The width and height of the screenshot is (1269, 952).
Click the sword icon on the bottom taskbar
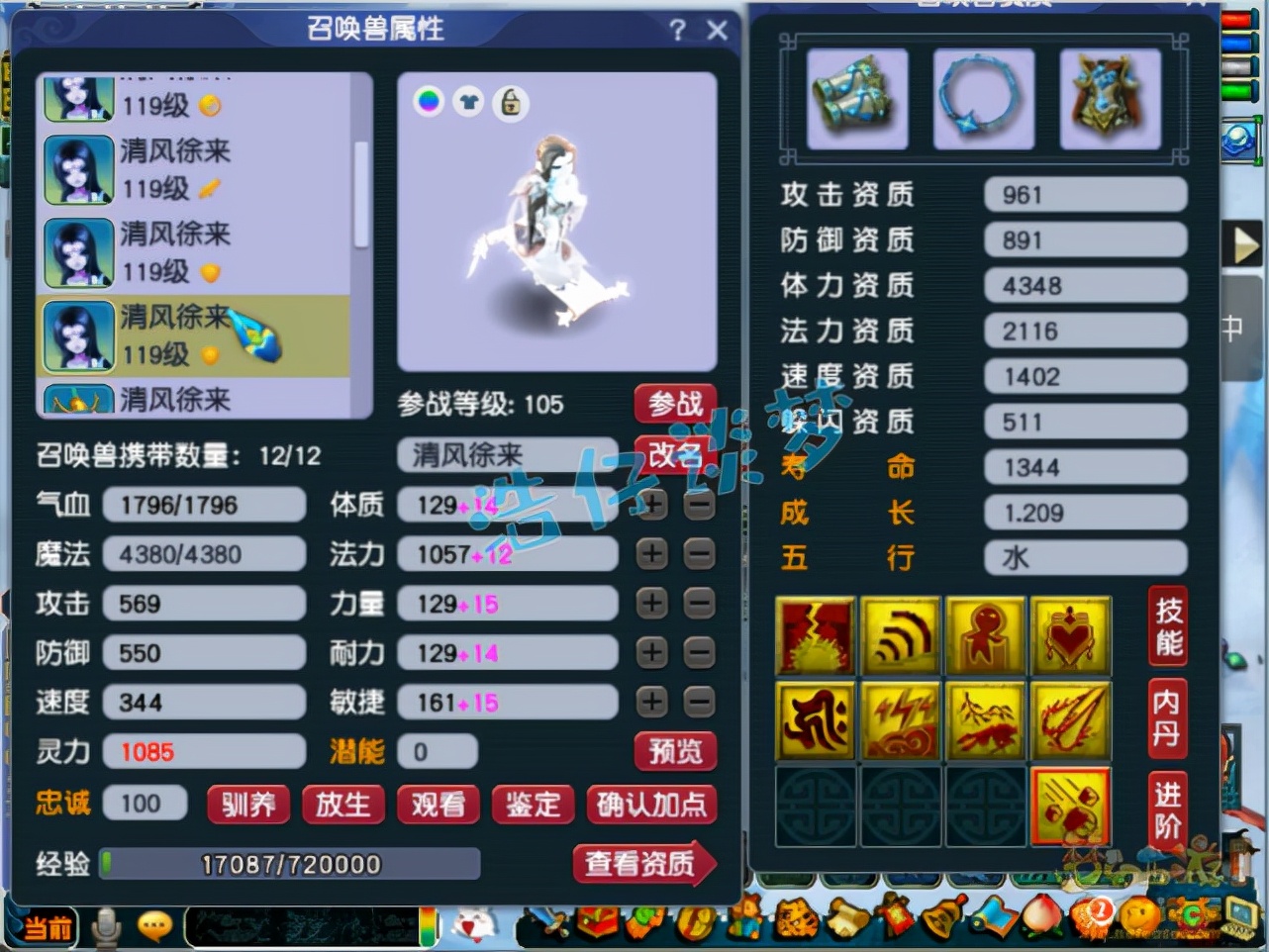pos(550,920)
